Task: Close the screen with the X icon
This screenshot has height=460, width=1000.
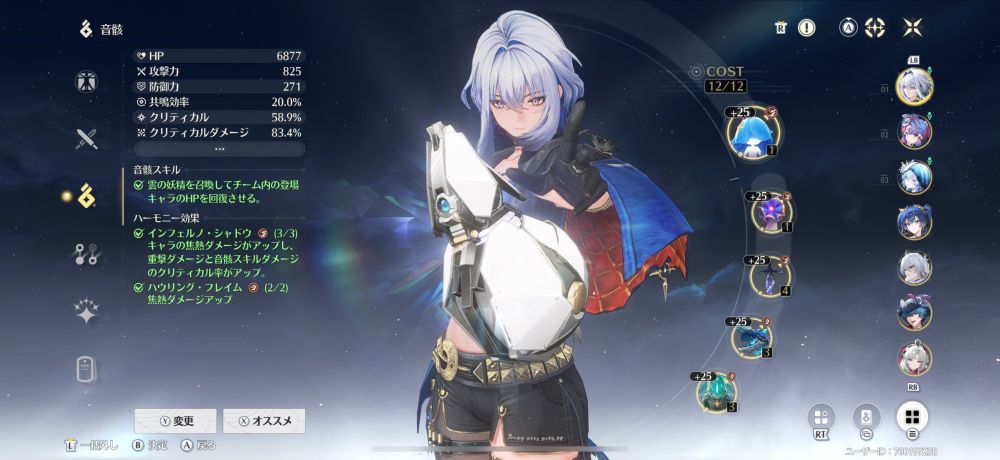Action: (912, 28)
